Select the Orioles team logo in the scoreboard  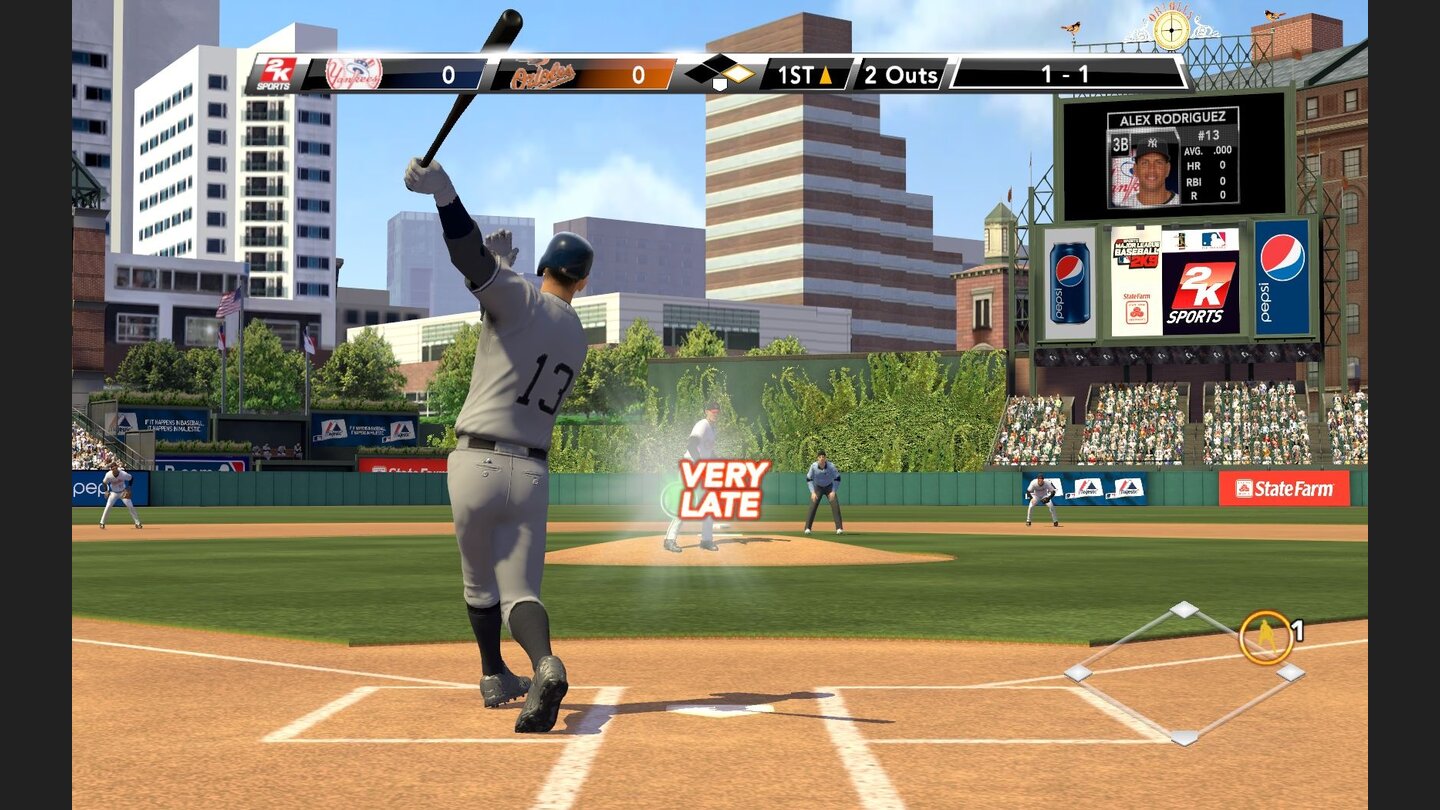541,72
